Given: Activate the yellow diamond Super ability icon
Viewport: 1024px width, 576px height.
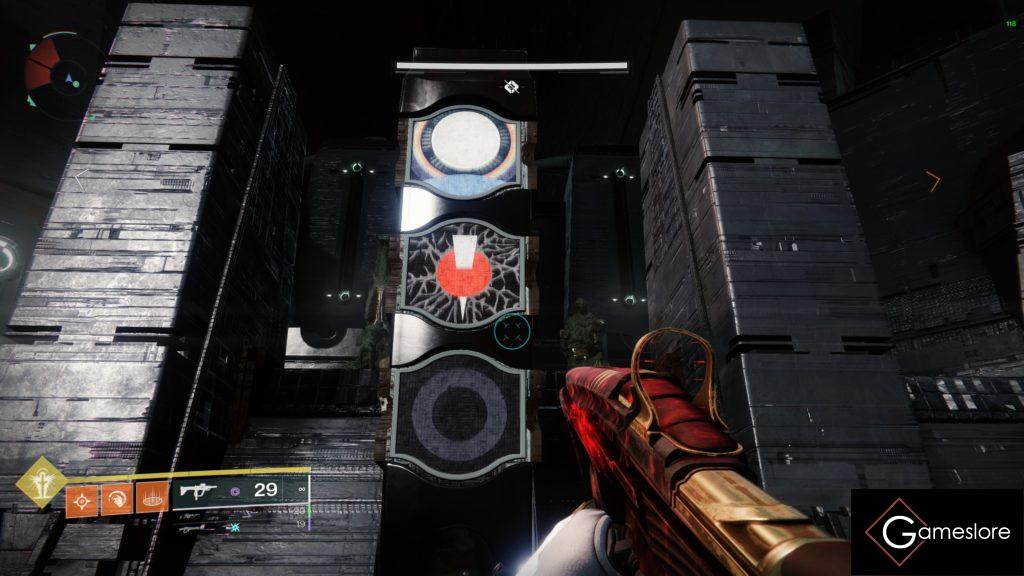Looking at the screenshot, I should coord(41,482).
